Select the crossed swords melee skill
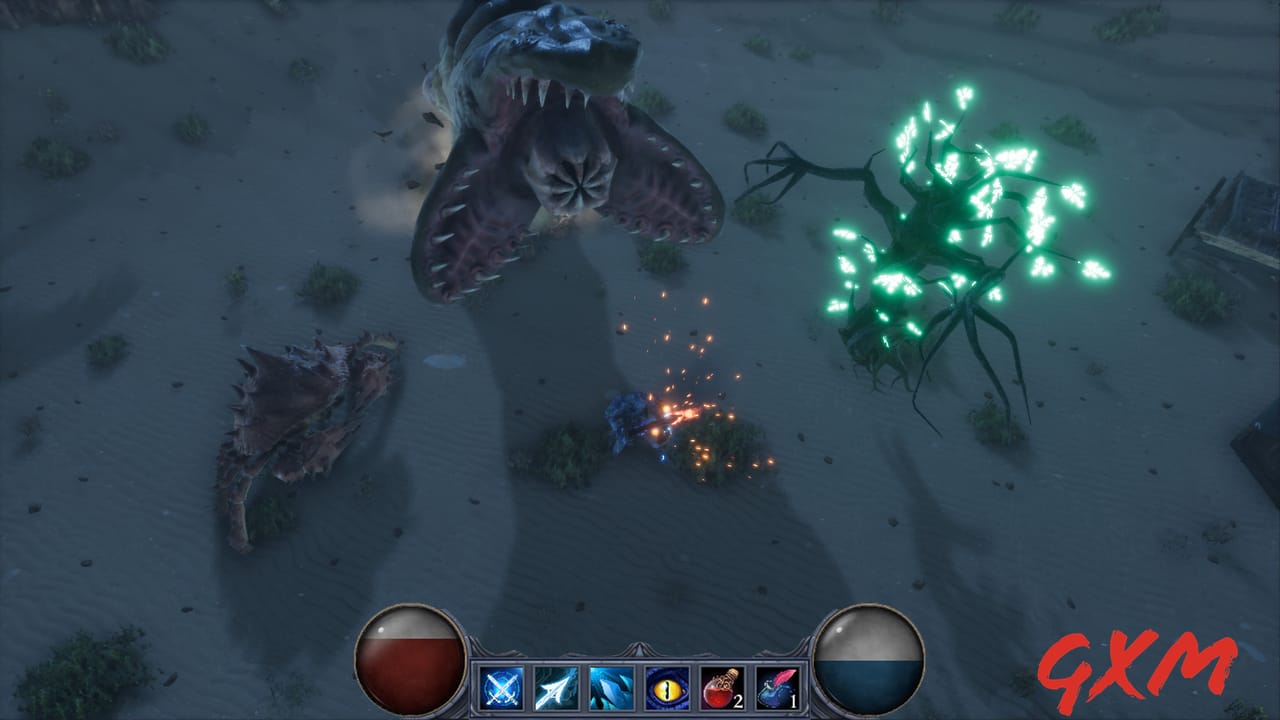Viewport: 1280px width, 720px height. pos(503,687)
